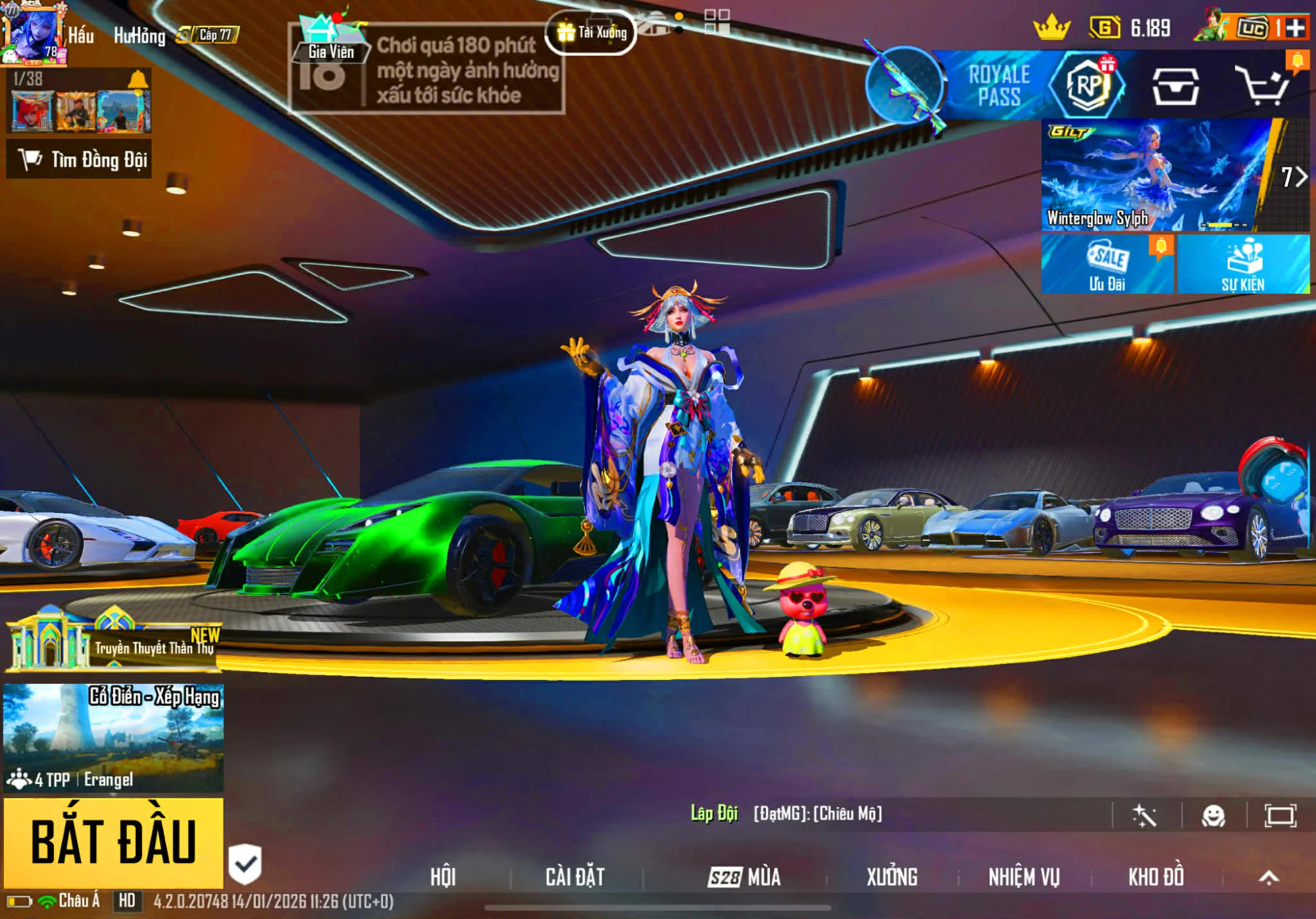Find teammates via Tìm Đồng Đội
The height and width of the screenshot is (919, 1316).
point(79,159)
